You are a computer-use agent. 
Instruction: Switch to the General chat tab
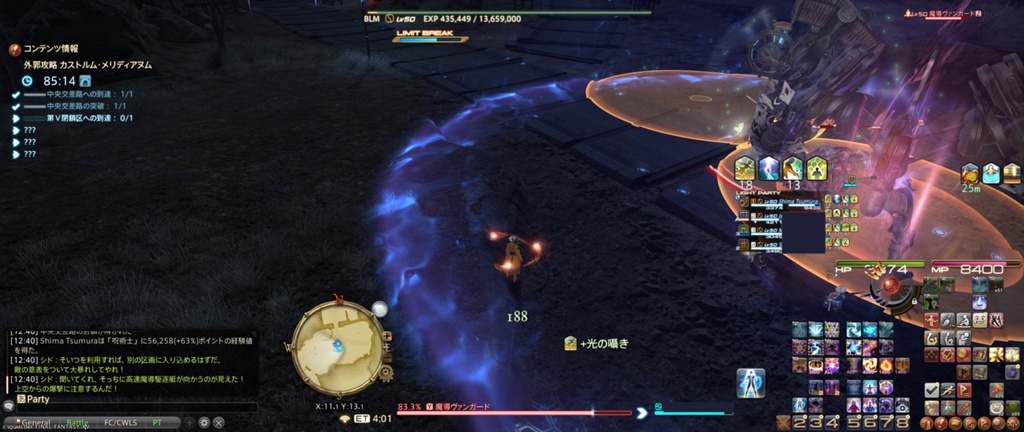[36, 422]
